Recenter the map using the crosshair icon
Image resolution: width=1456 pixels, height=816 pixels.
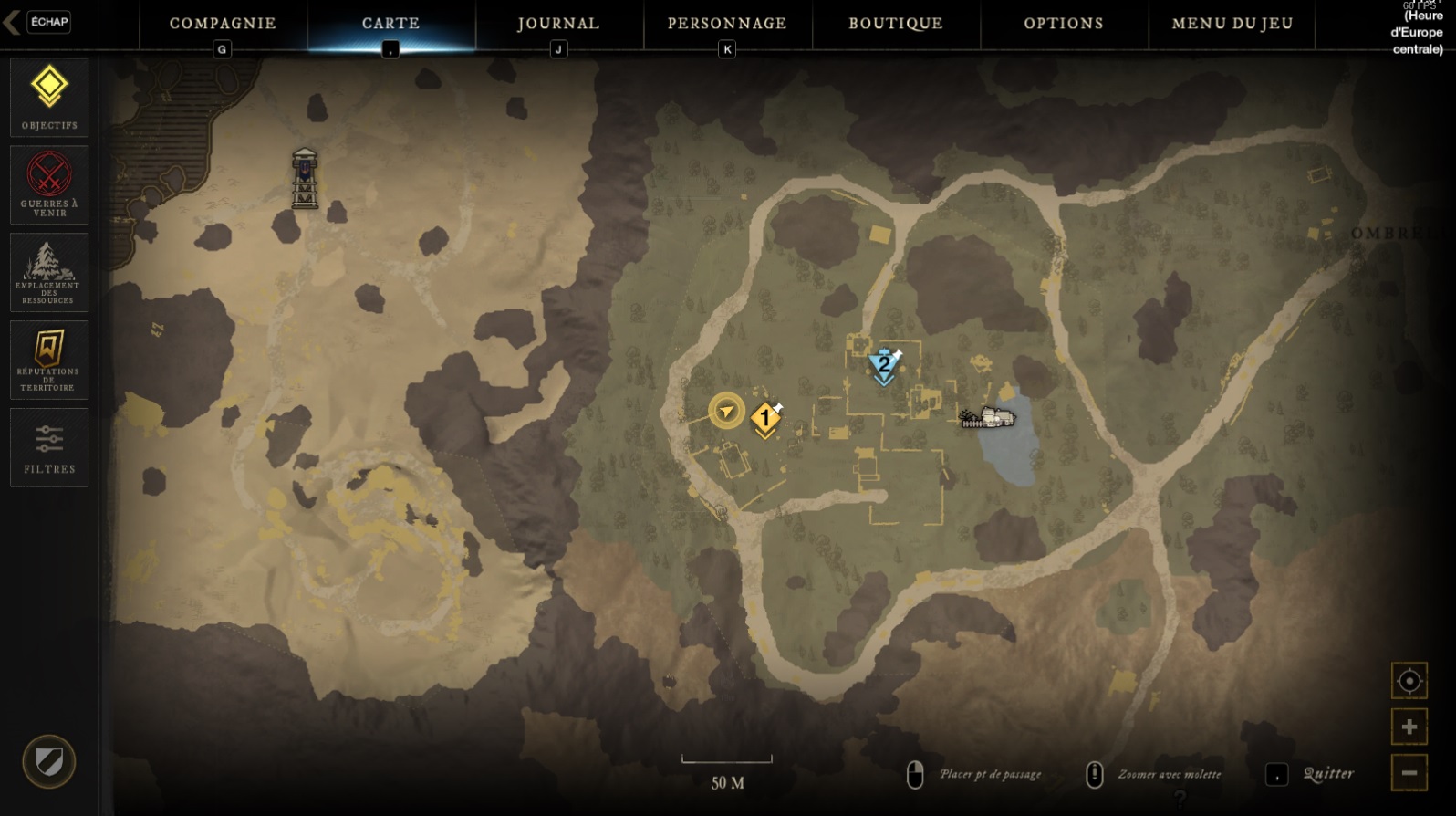pyautogui.click(x=1409, y=681)
